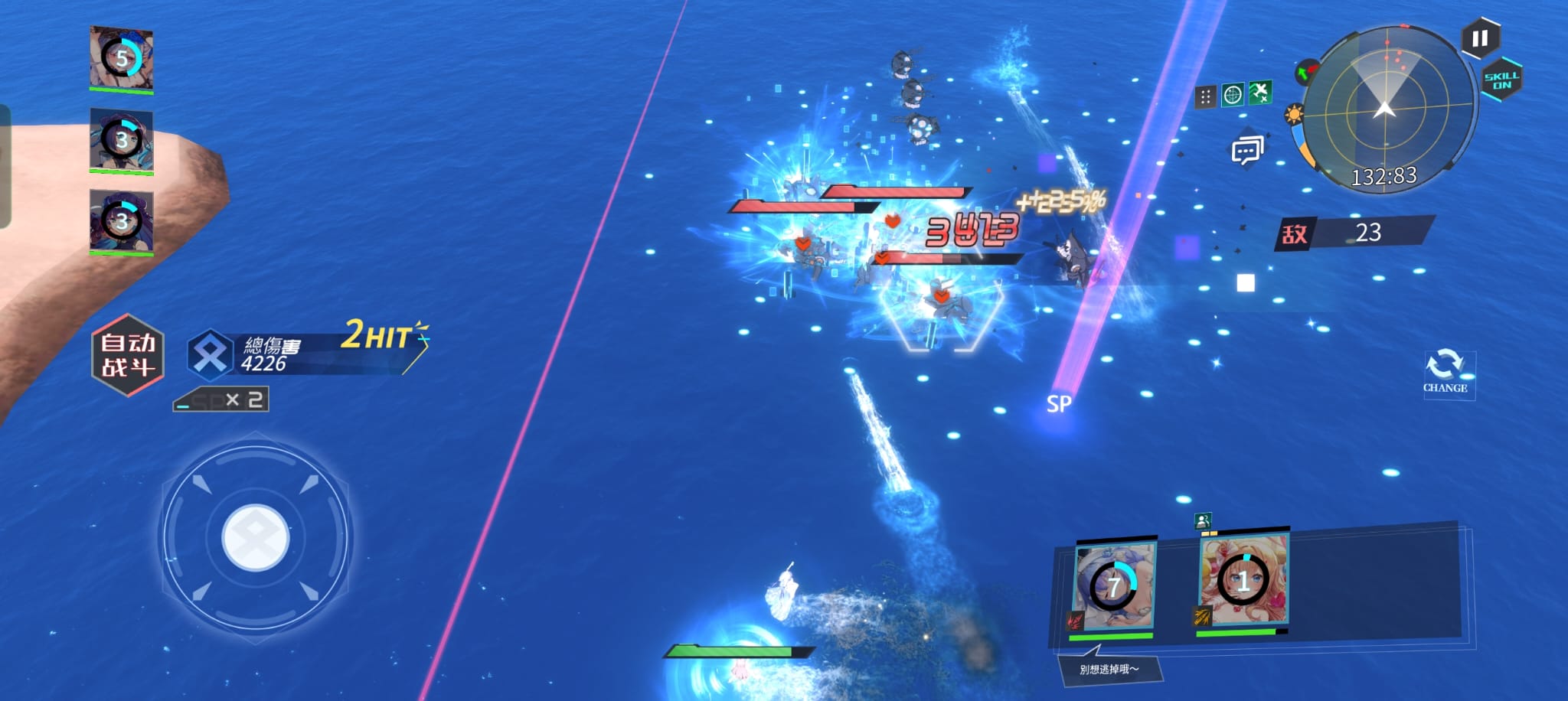Click the ×2 speed multiplier button
Image resolution: width=1568 pixels, height=701 pixels.
coord(221,399)
